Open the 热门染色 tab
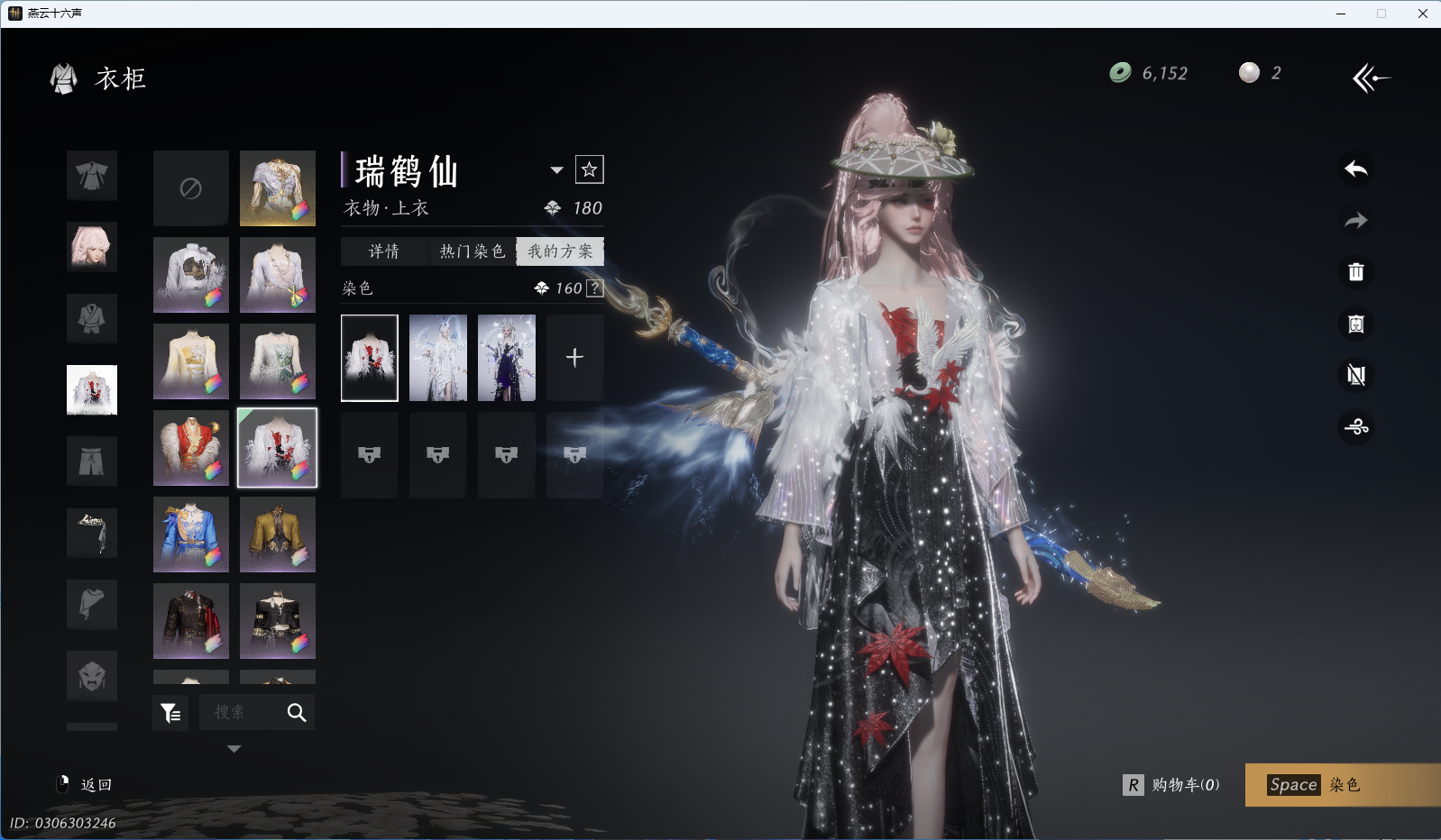 pyautogui.click(x=472, y=251)
